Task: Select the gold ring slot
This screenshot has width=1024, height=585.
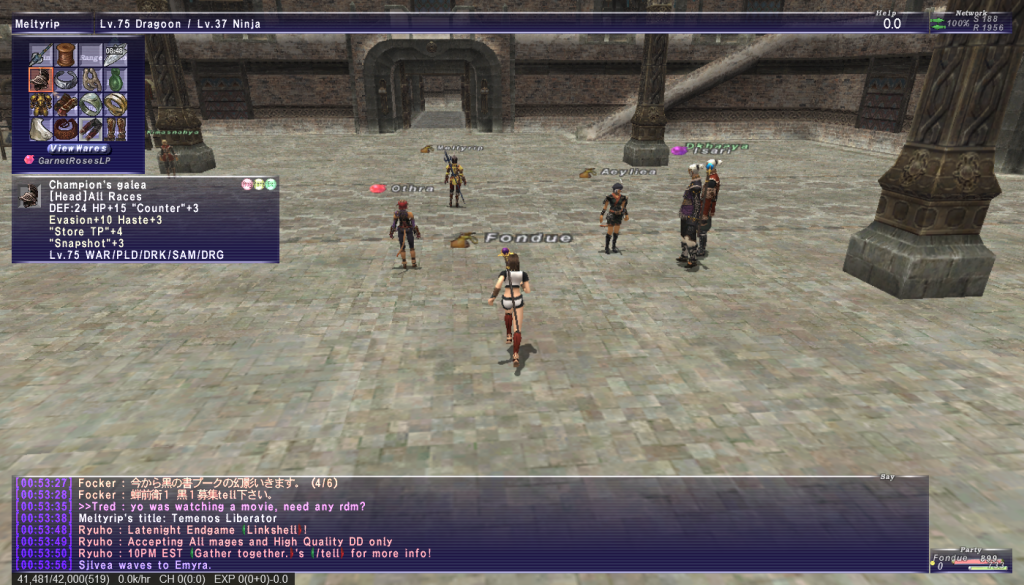Action: (114, 104)
